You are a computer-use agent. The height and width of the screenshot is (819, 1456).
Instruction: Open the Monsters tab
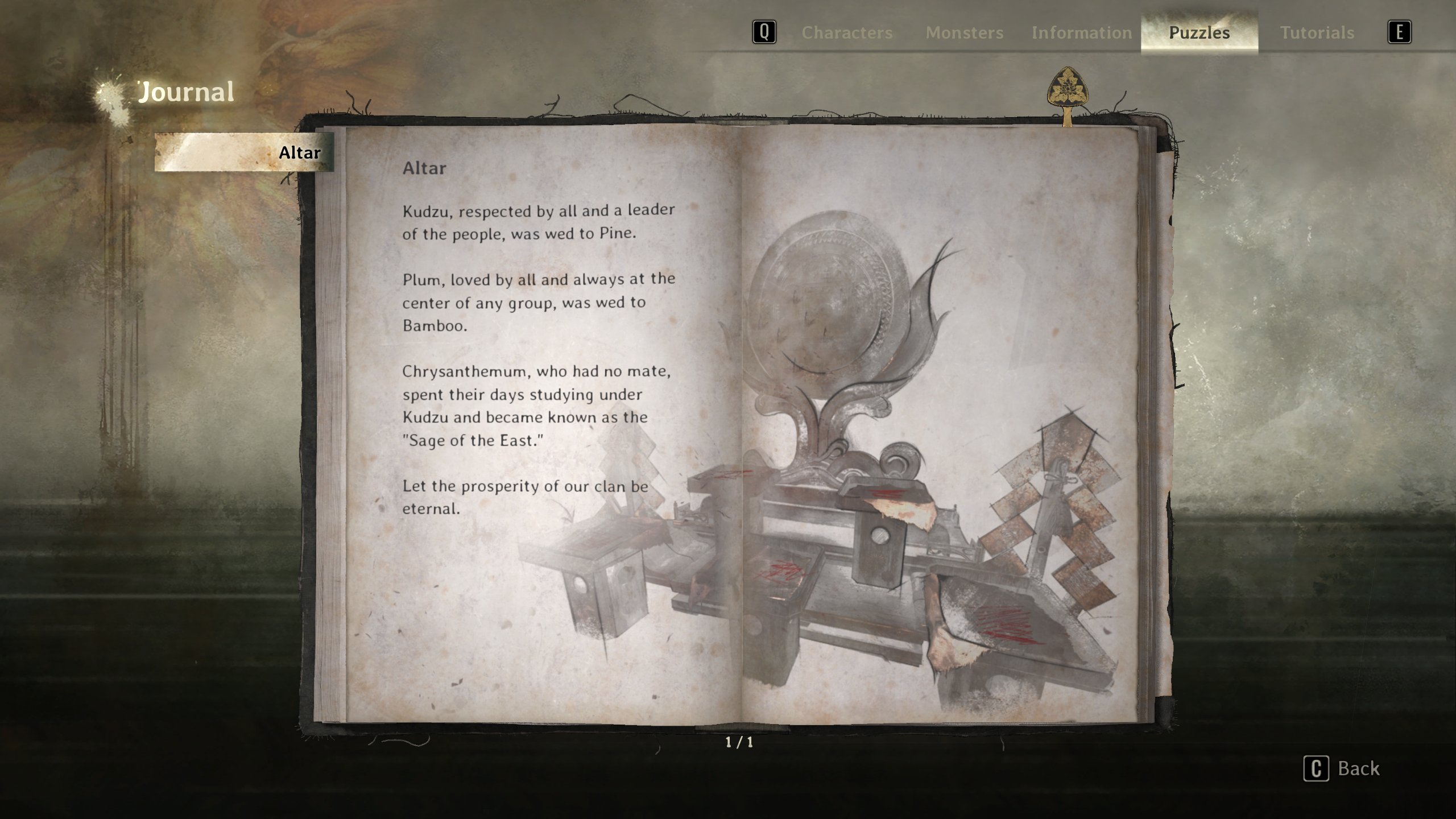[964, 32]
